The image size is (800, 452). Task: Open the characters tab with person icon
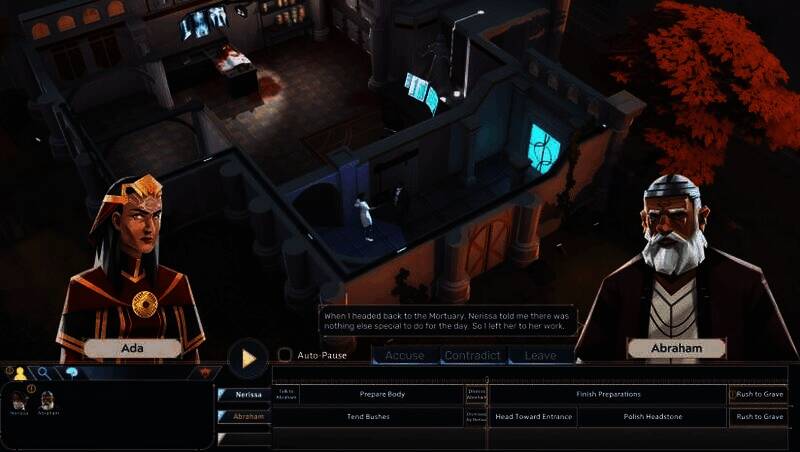20,374
